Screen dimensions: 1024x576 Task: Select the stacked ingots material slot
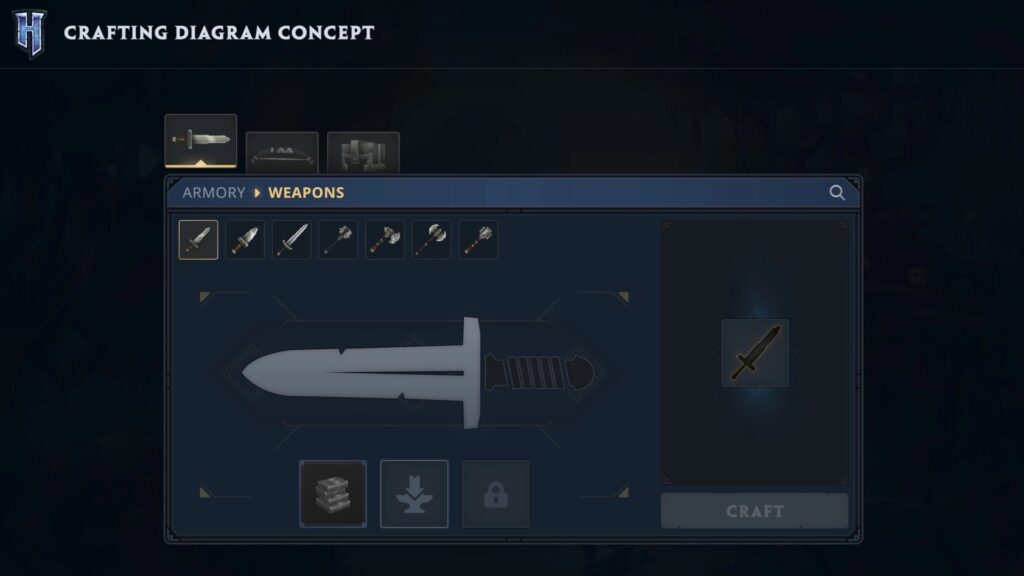click(333, 493)
